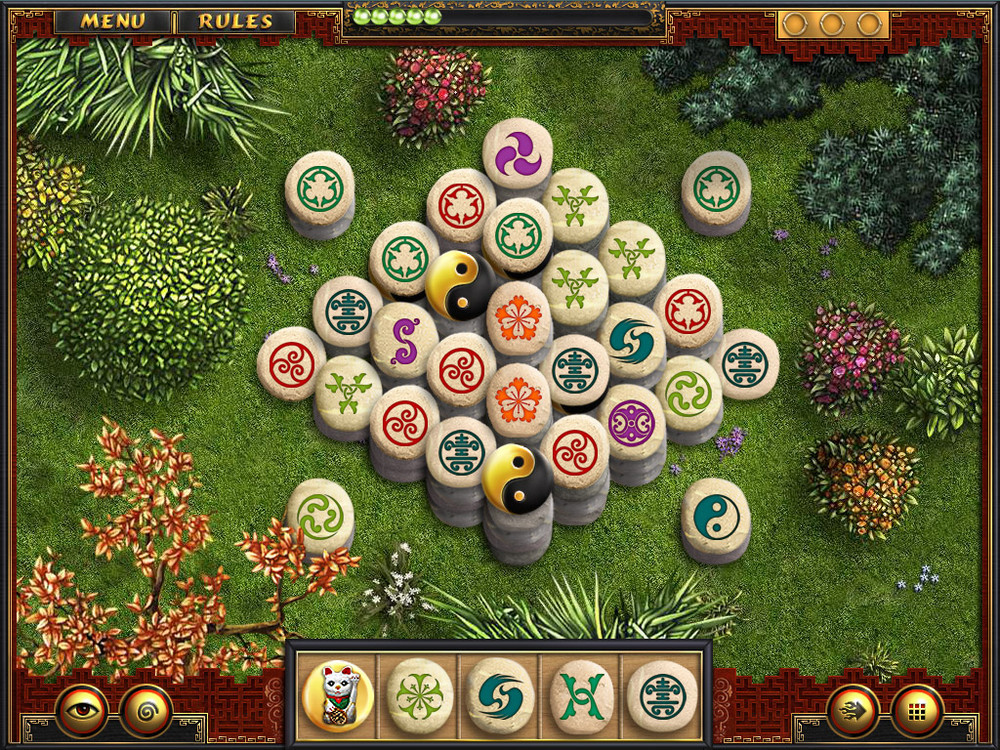Click the spiral shuffle button
This screenshot has width=1000, height=750.
click(146, 709)
